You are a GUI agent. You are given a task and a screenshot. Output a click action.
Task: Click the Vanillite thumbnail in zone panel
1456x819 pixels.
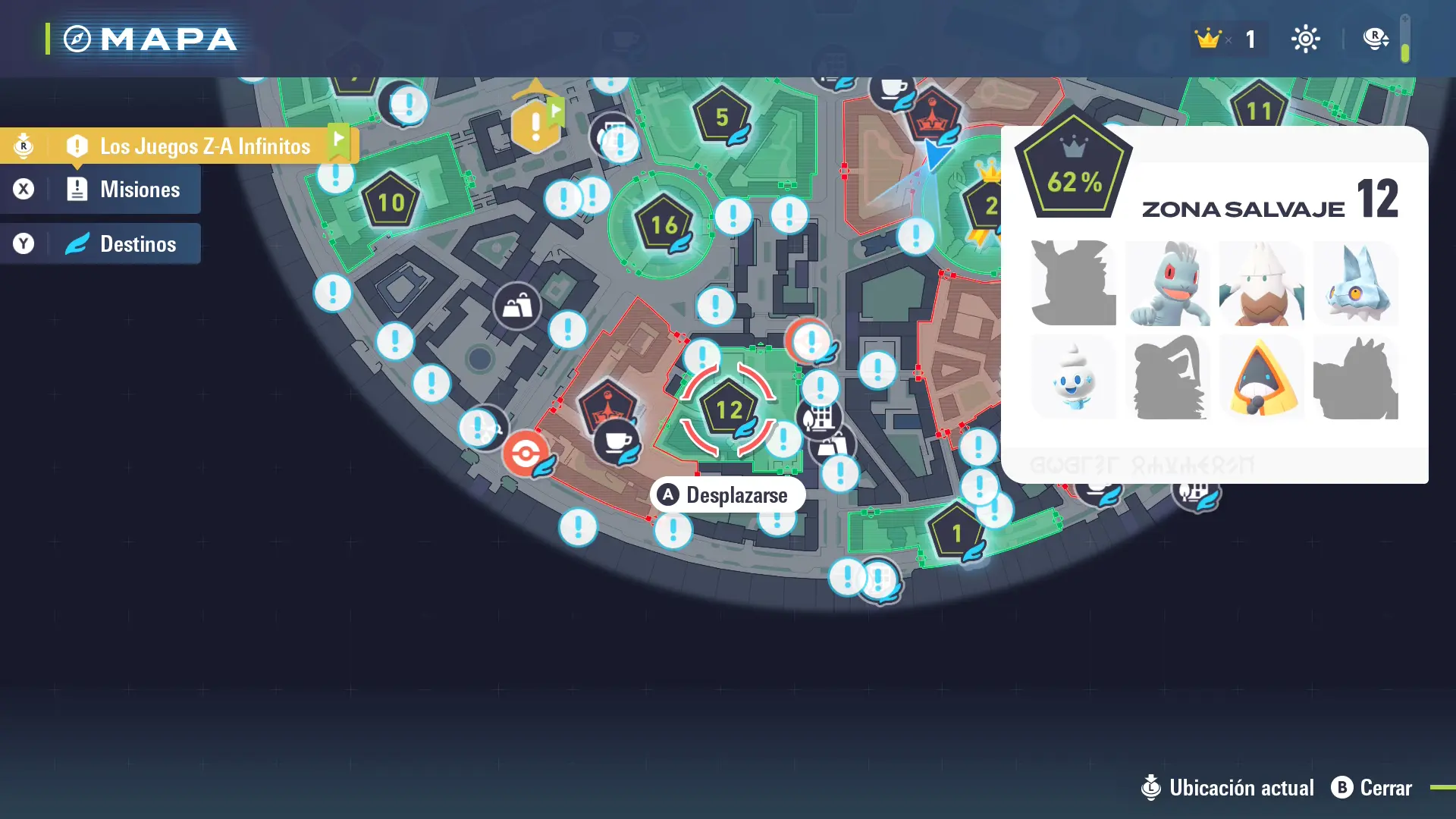[1074, 378]
